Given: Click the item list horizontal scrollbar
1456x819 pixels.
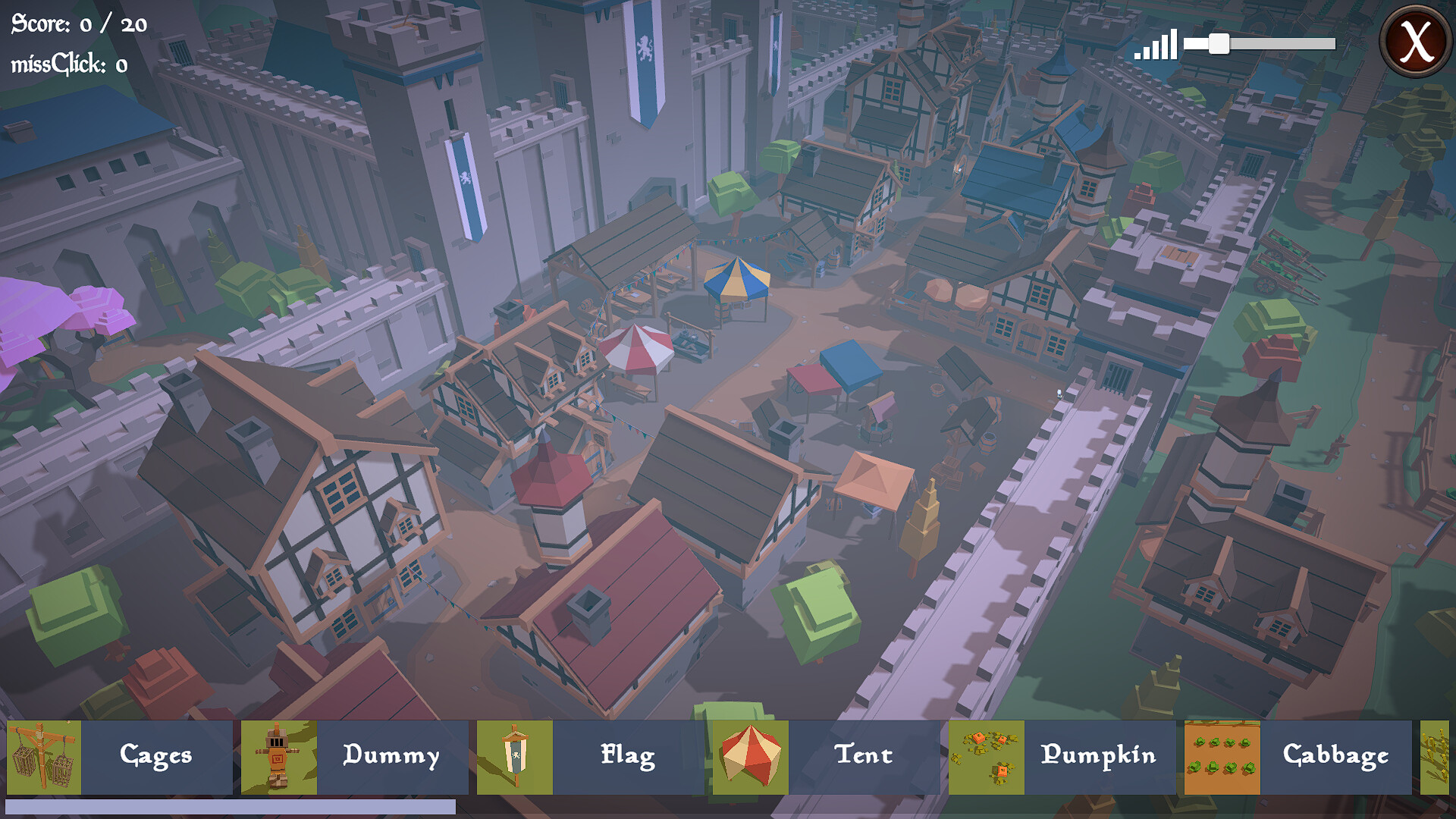Looking at the screenshot, I should pos(231,807).
